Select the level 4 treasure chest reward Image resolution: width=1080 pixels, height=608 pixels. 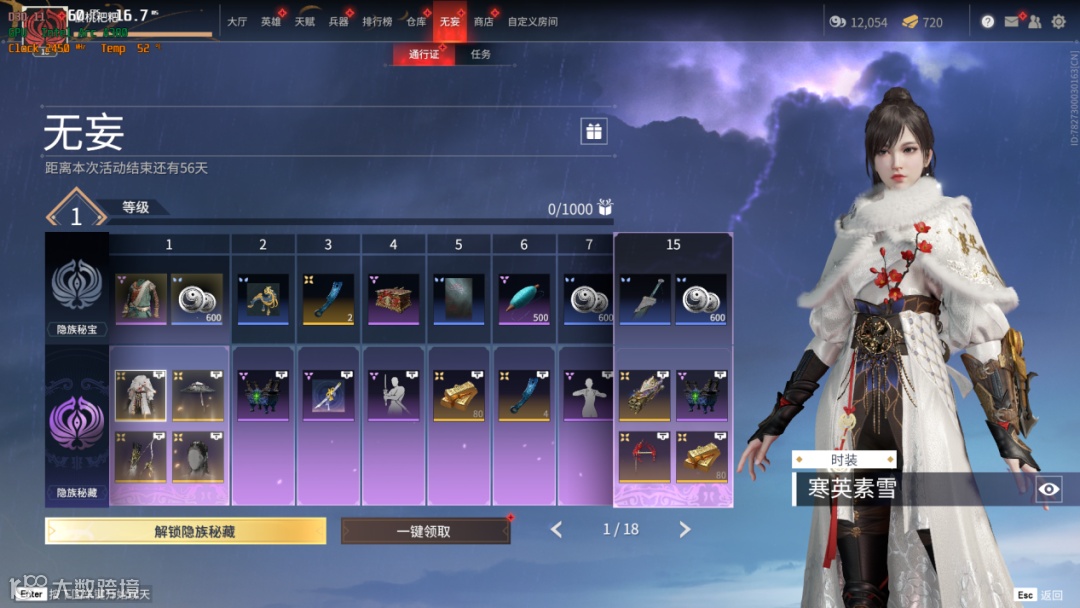click(393, 299)
